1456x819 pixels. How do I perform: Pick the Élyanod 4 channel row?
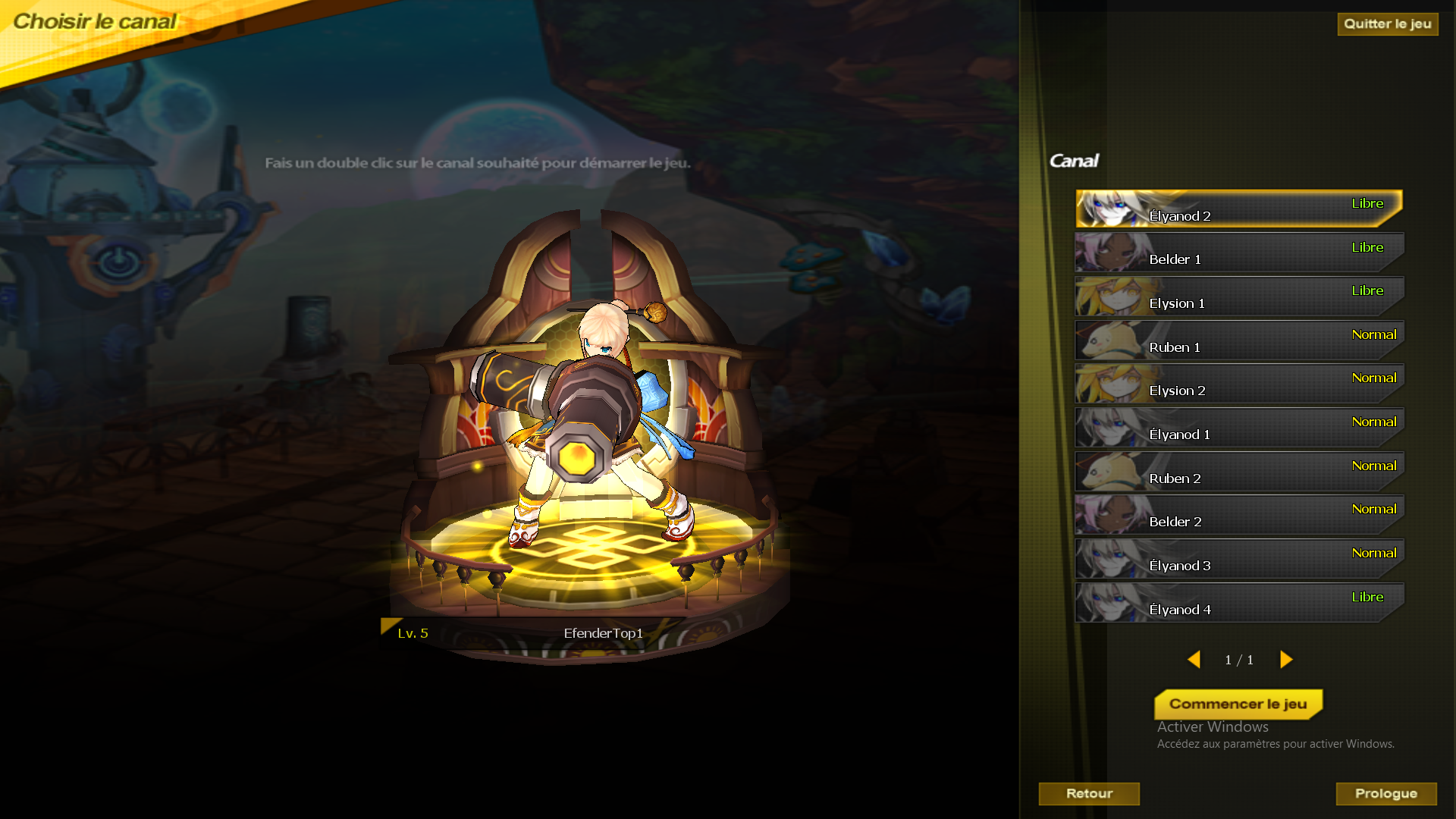(x=1238, y=603)
